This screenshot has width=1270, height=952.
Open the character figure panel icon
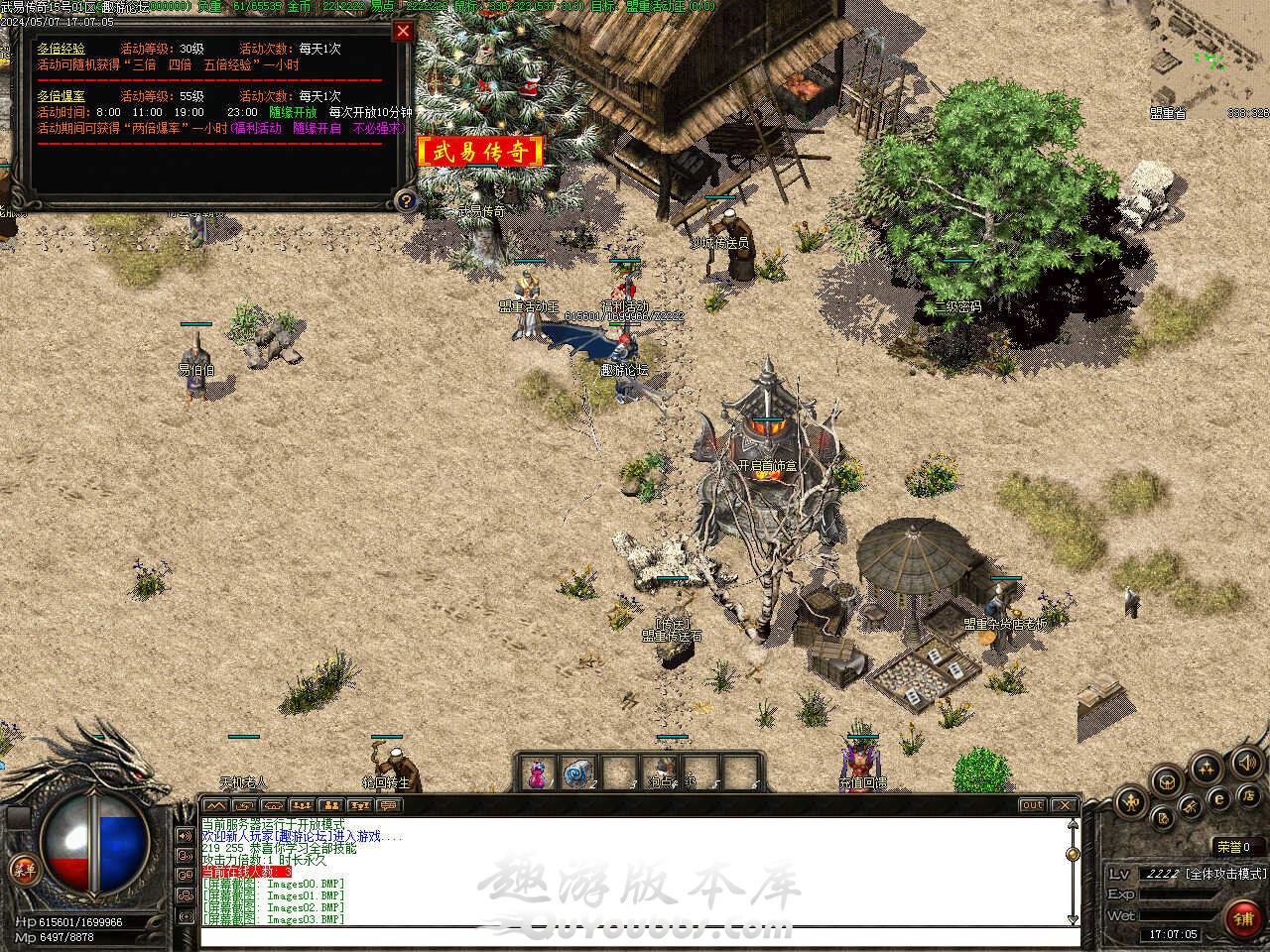coord(1130,801)
